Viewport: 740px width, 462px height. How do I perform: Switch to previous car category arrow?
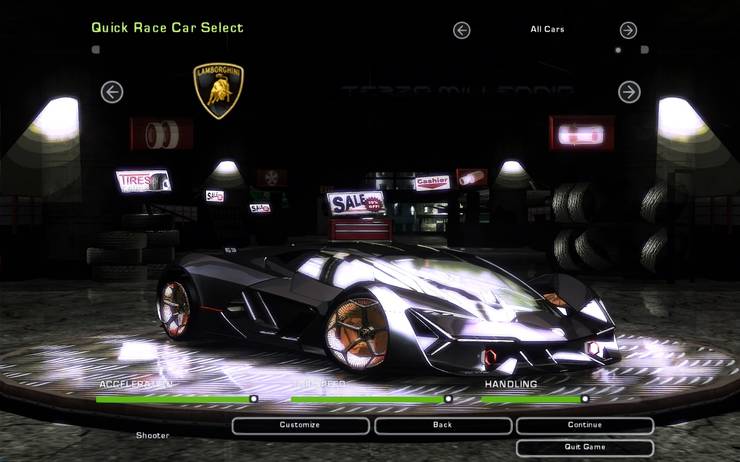click(x=461, y=30)
